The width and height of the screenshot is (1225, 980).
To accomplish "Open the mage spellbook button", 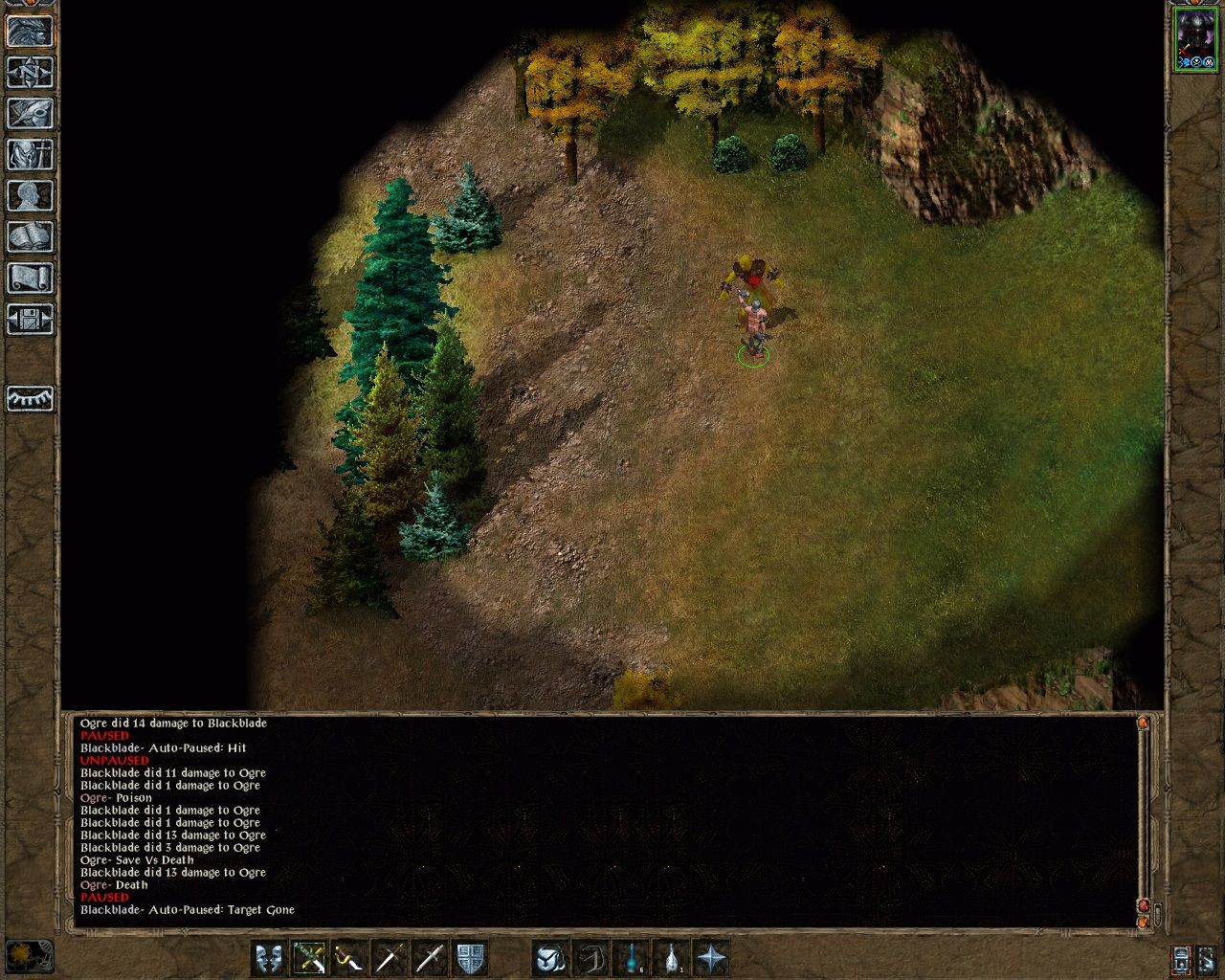I will click(30, 236).
